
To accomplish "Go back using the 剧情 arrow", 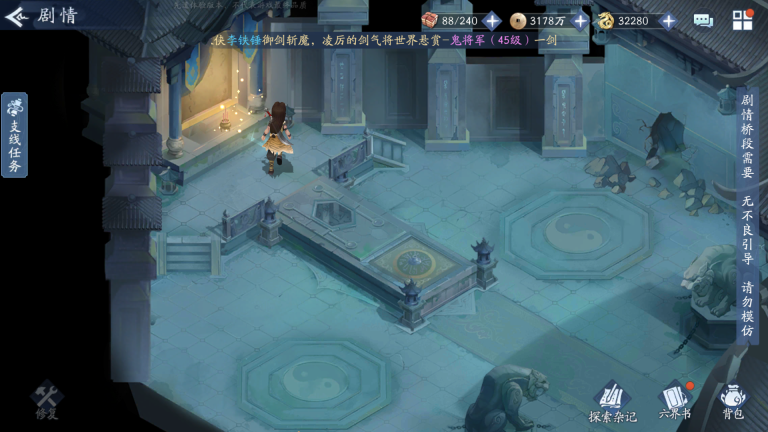I will tap(17, 16).
